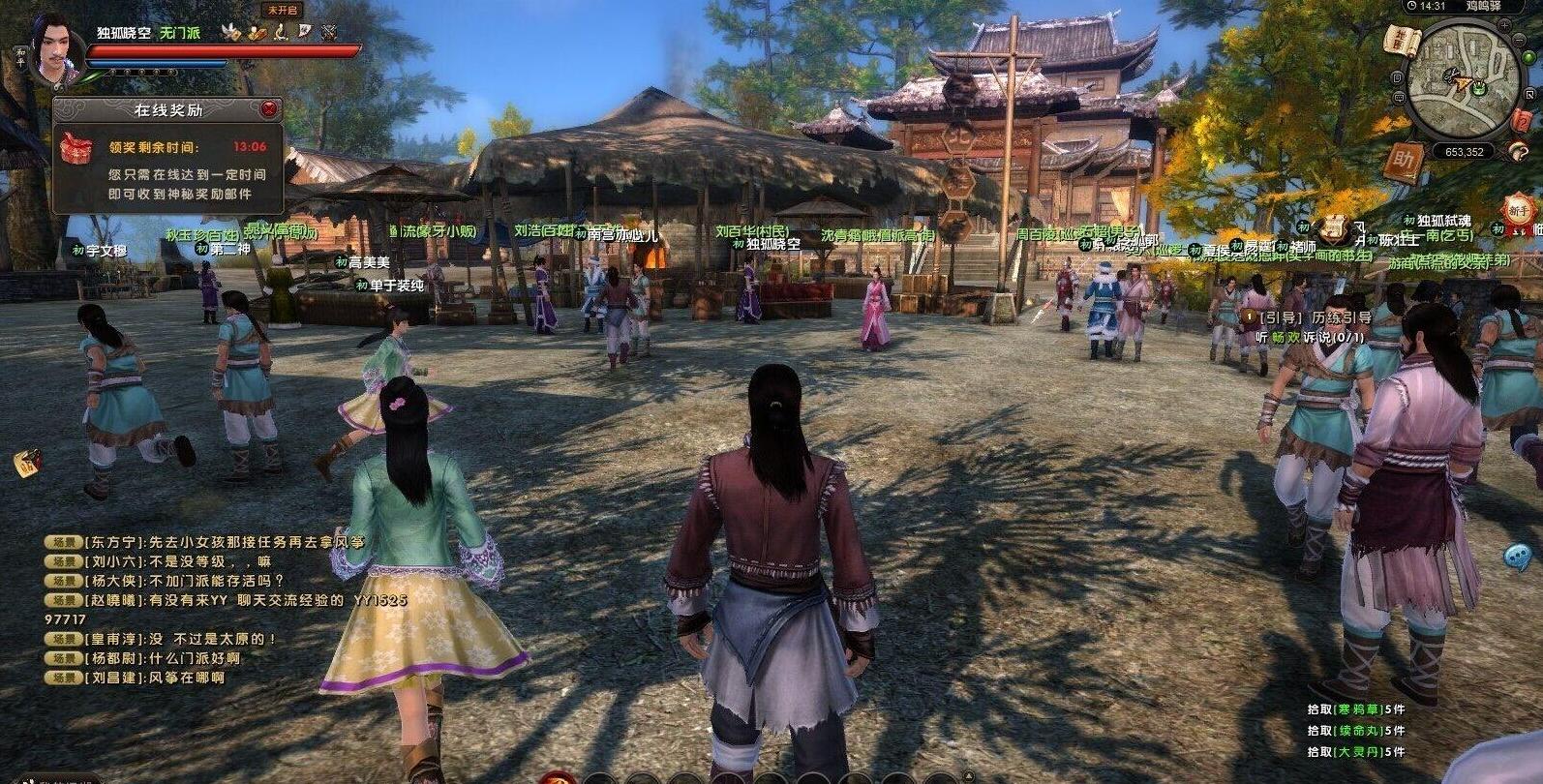The image size is (1543, 784).
Task: Open the blue chat bubble icon
Action: click(1517, 556)
